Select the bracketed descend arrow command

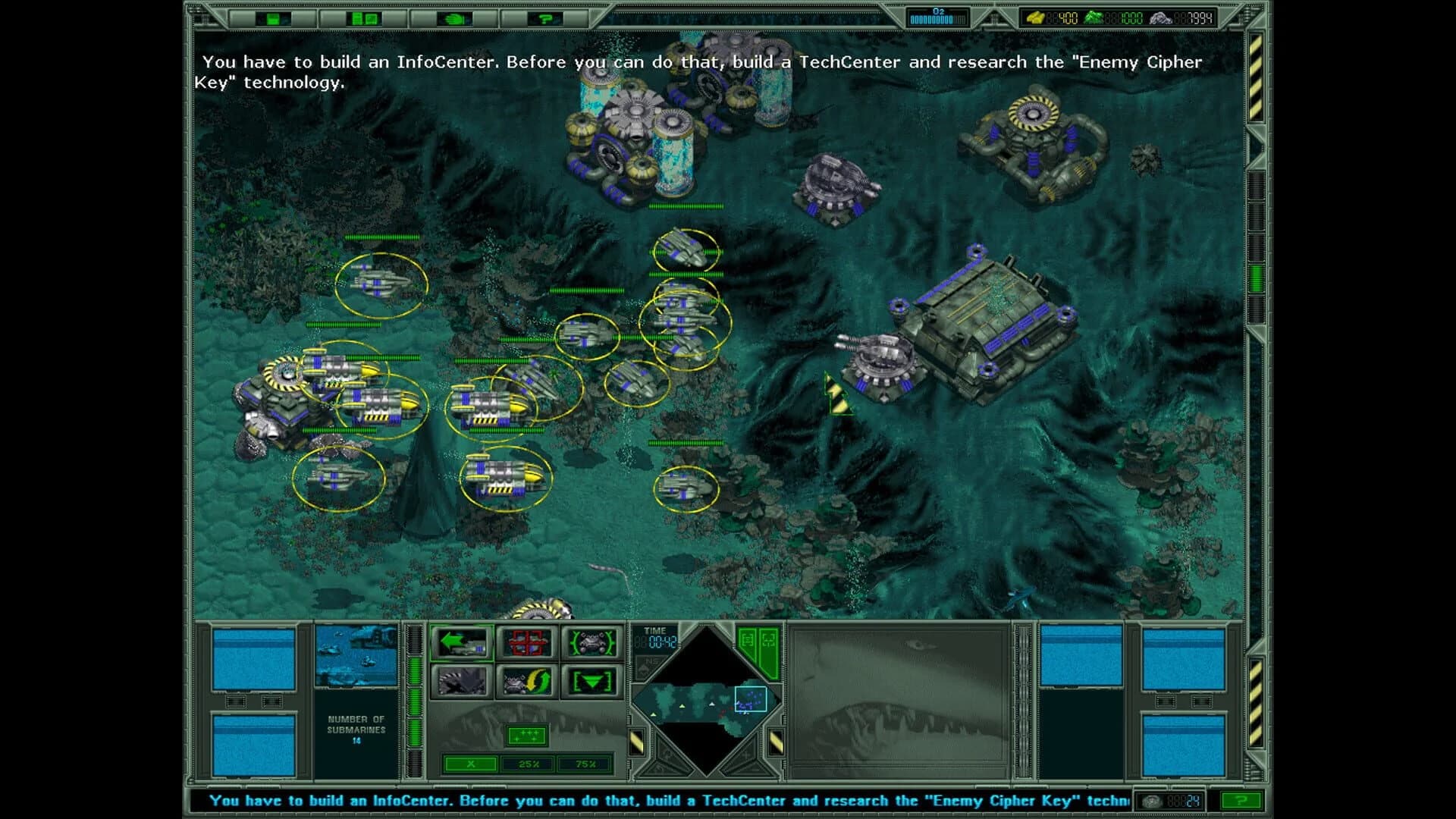[591, 681]
